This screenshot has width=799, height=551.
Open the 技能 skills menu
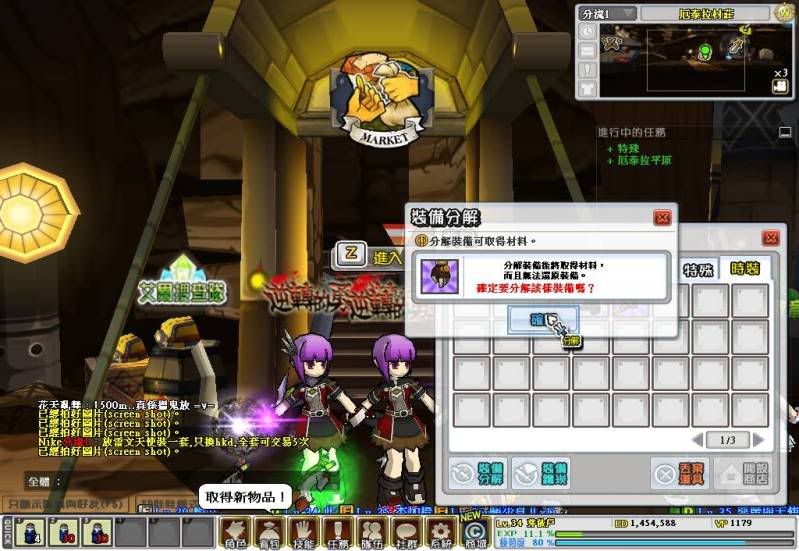303,530
